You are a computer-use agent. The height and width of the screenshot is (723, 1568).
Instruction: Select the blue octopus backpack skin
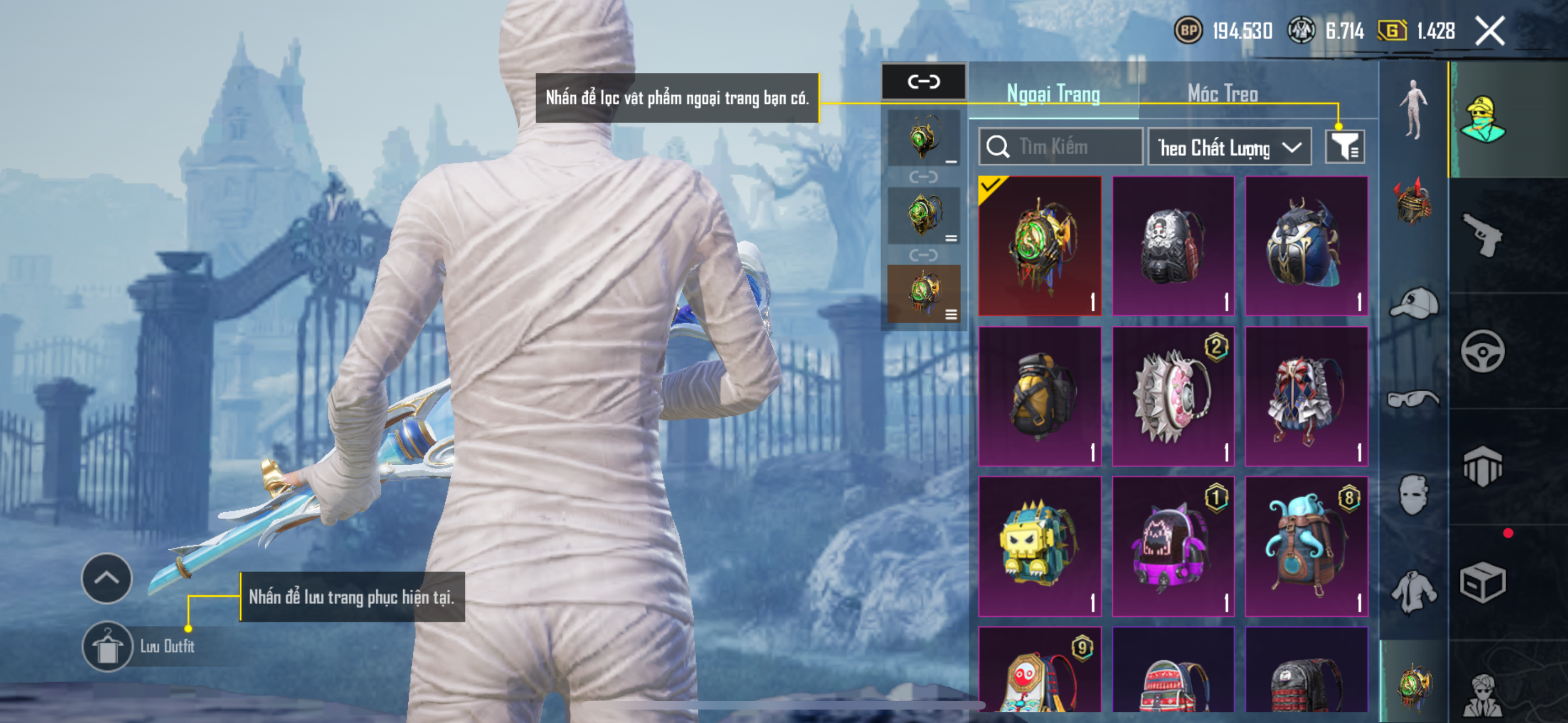(x=1306, y=546)
